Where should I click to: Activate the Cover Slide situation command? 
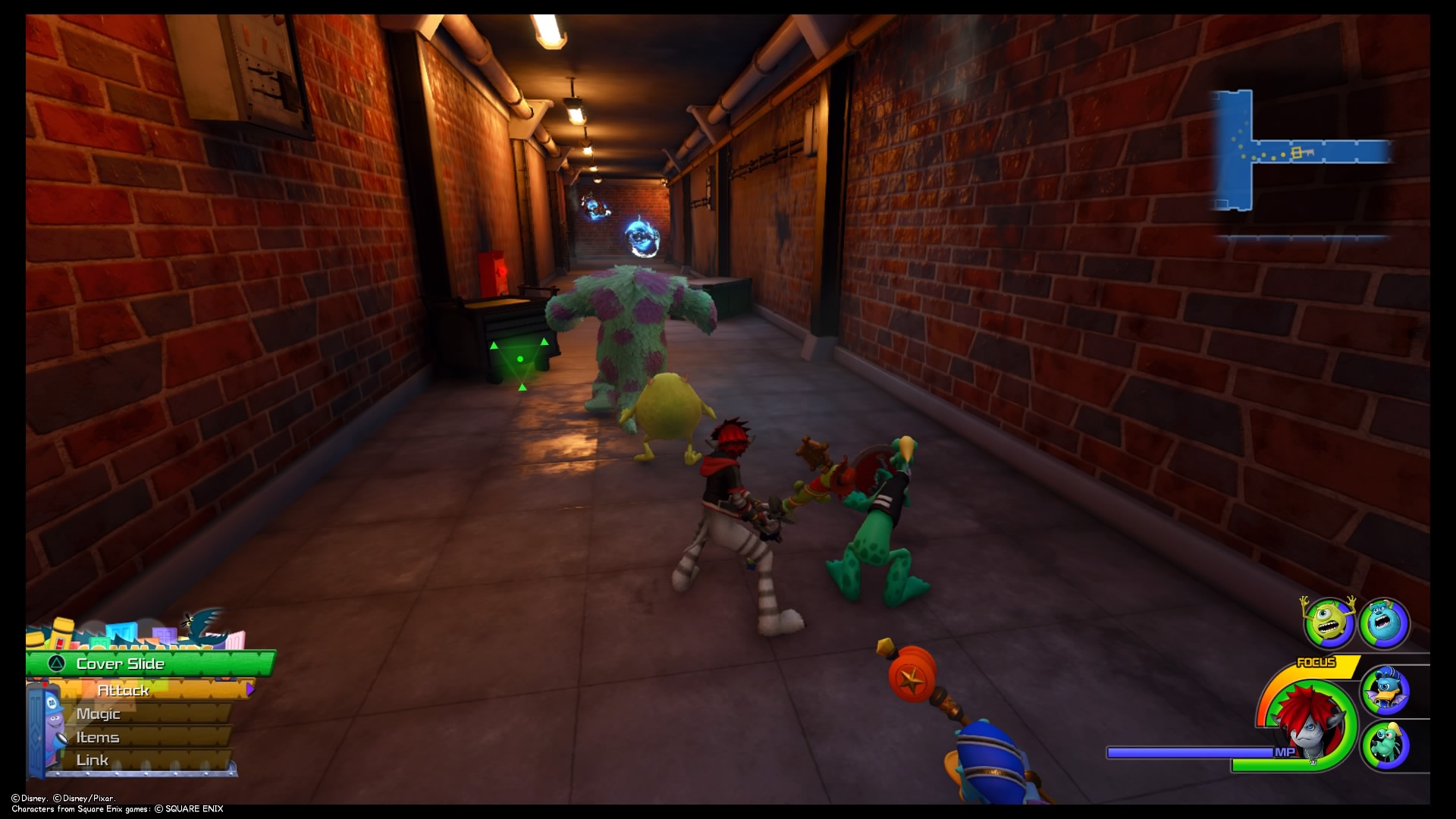point(119,664)
